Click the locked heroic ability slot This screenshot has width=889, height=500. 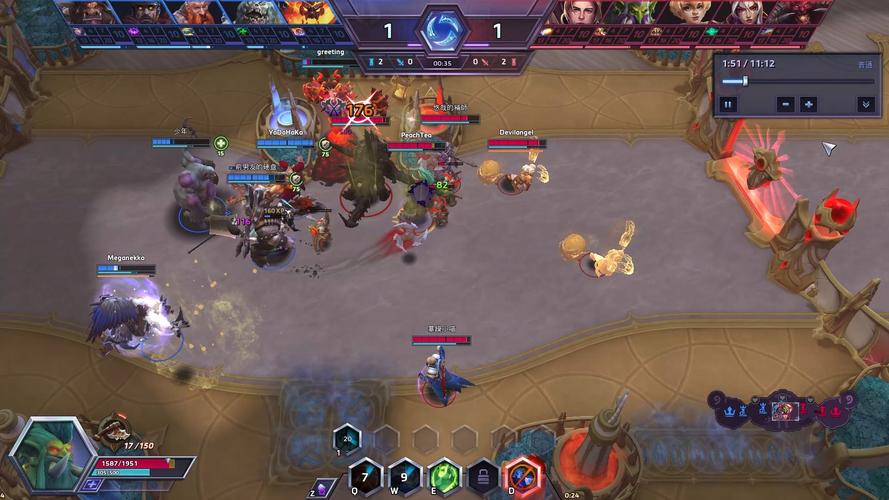483,475
